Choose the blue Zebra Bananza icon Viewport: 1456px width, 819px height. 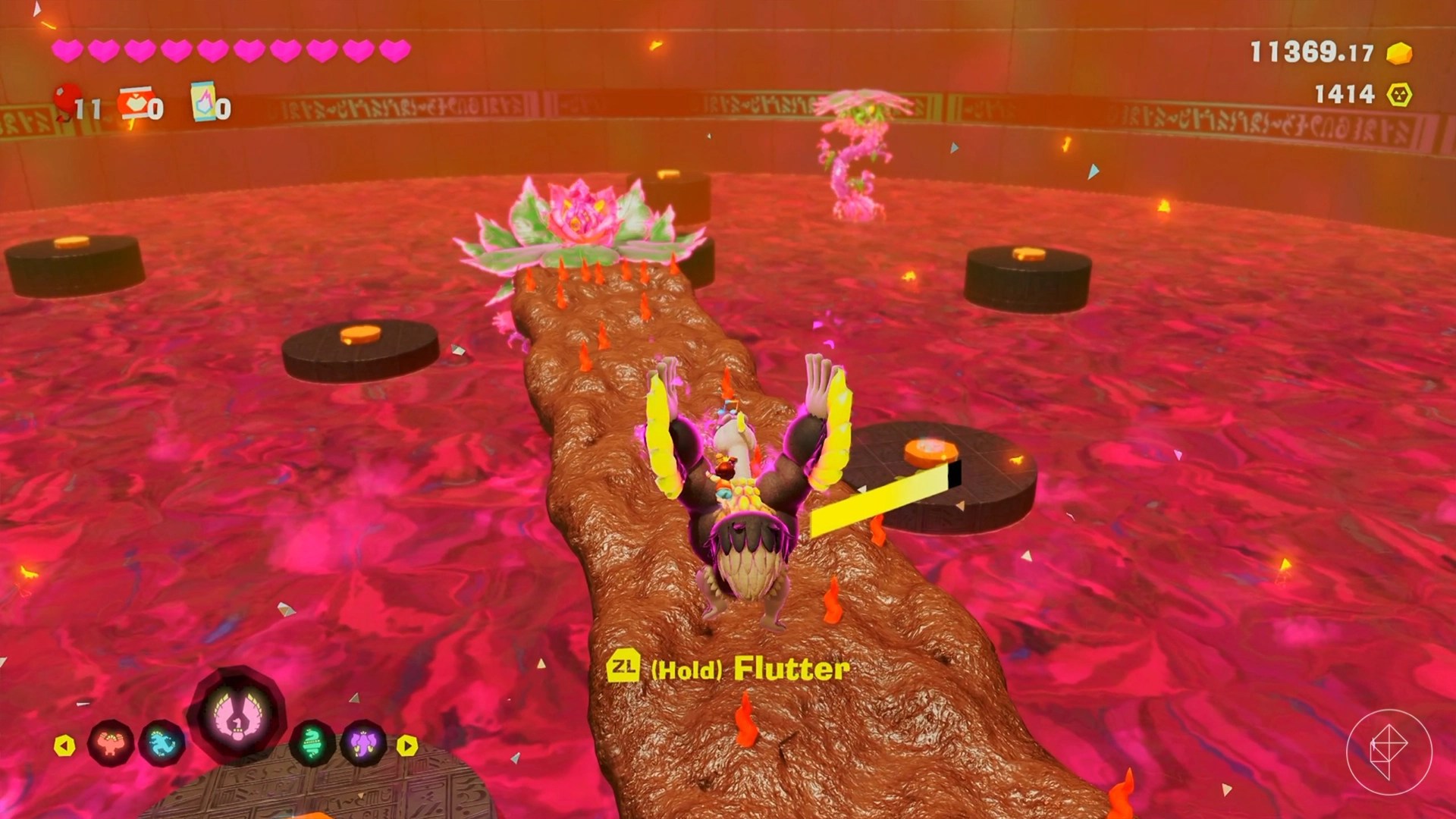[x=162, y=743]
